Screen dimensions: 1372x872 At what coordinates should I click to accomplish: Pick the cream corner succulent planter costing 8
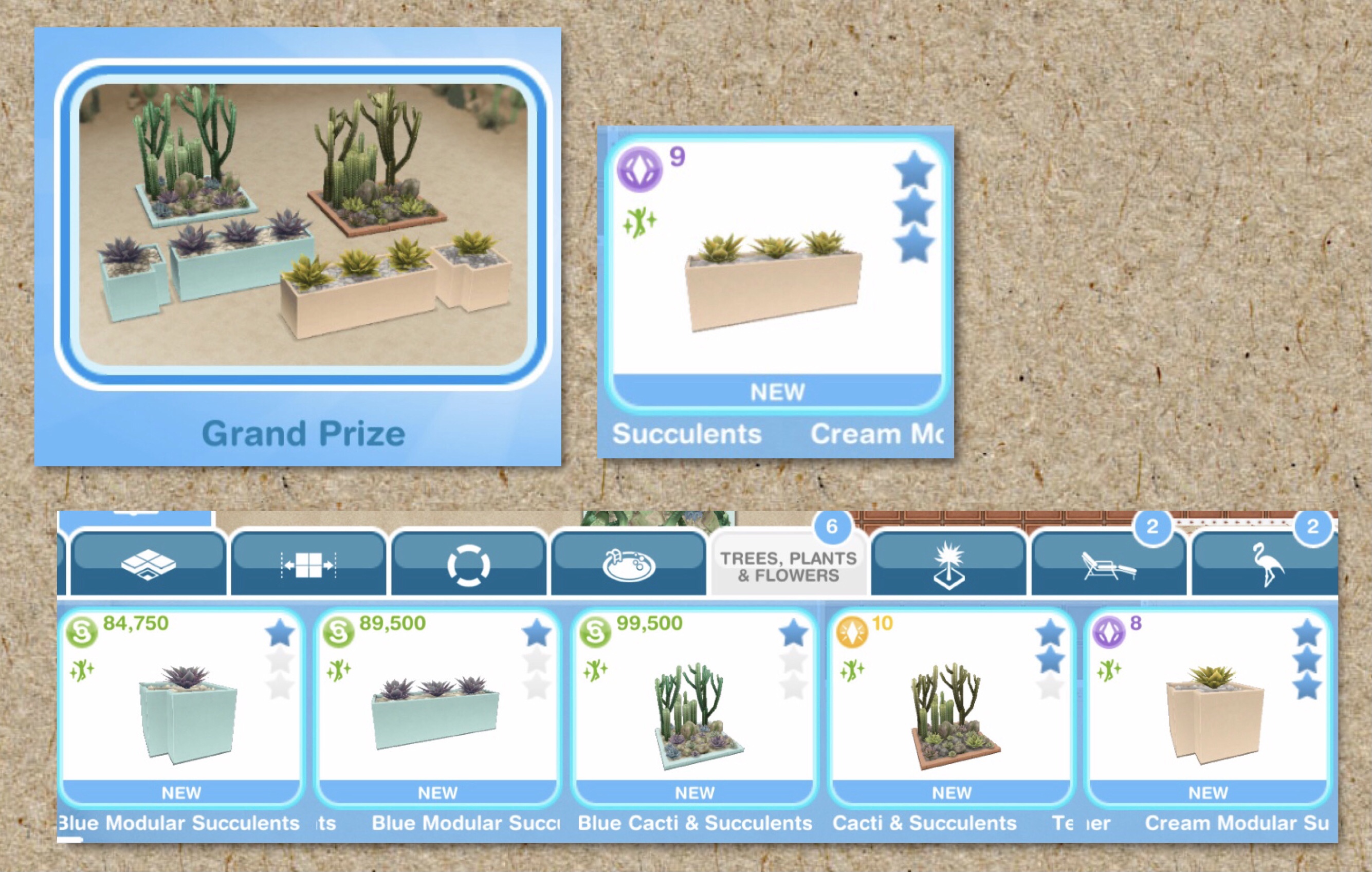(1209, 706)
